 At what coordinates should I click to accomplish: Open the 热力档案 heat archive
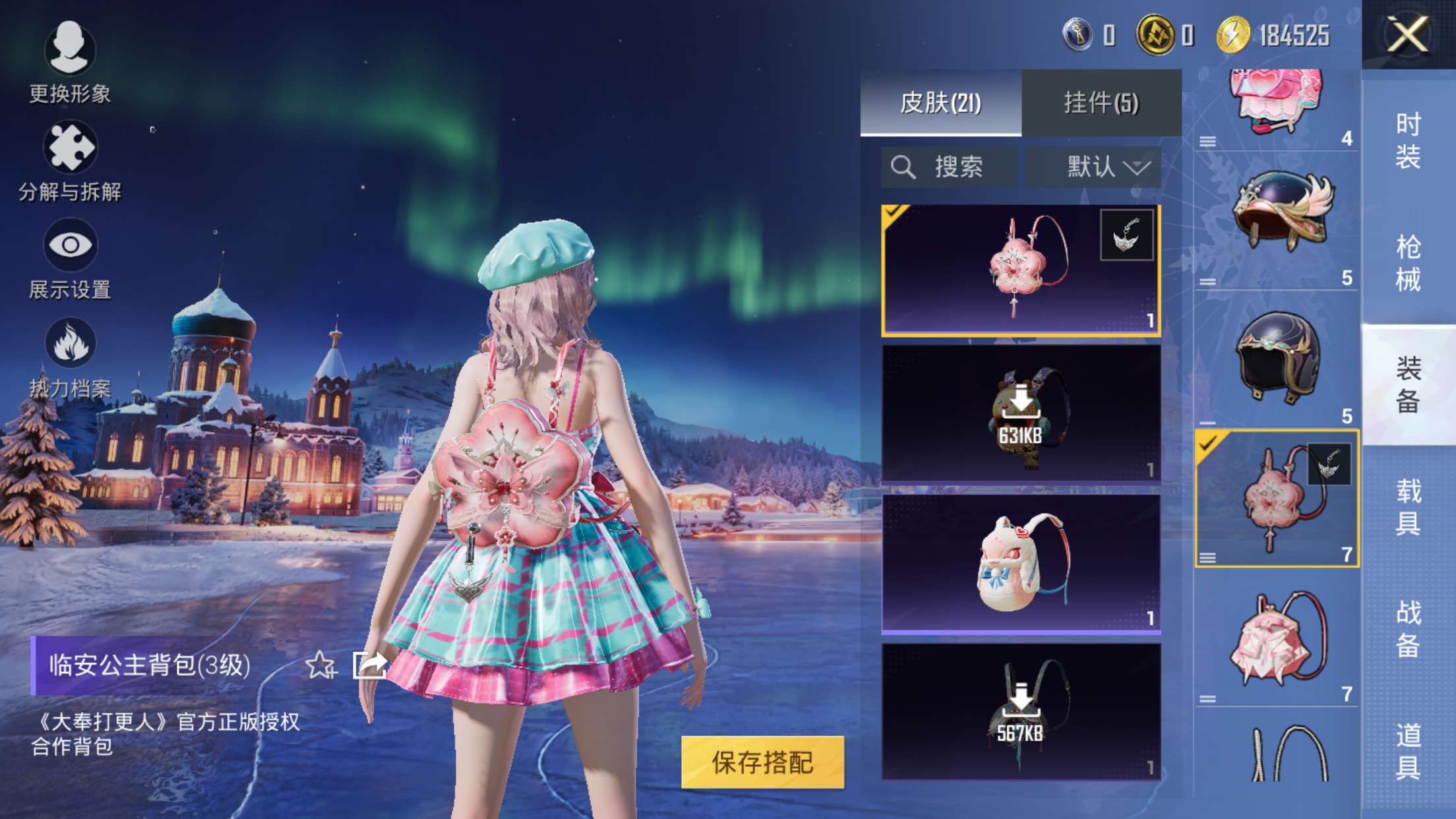[69, 340]
